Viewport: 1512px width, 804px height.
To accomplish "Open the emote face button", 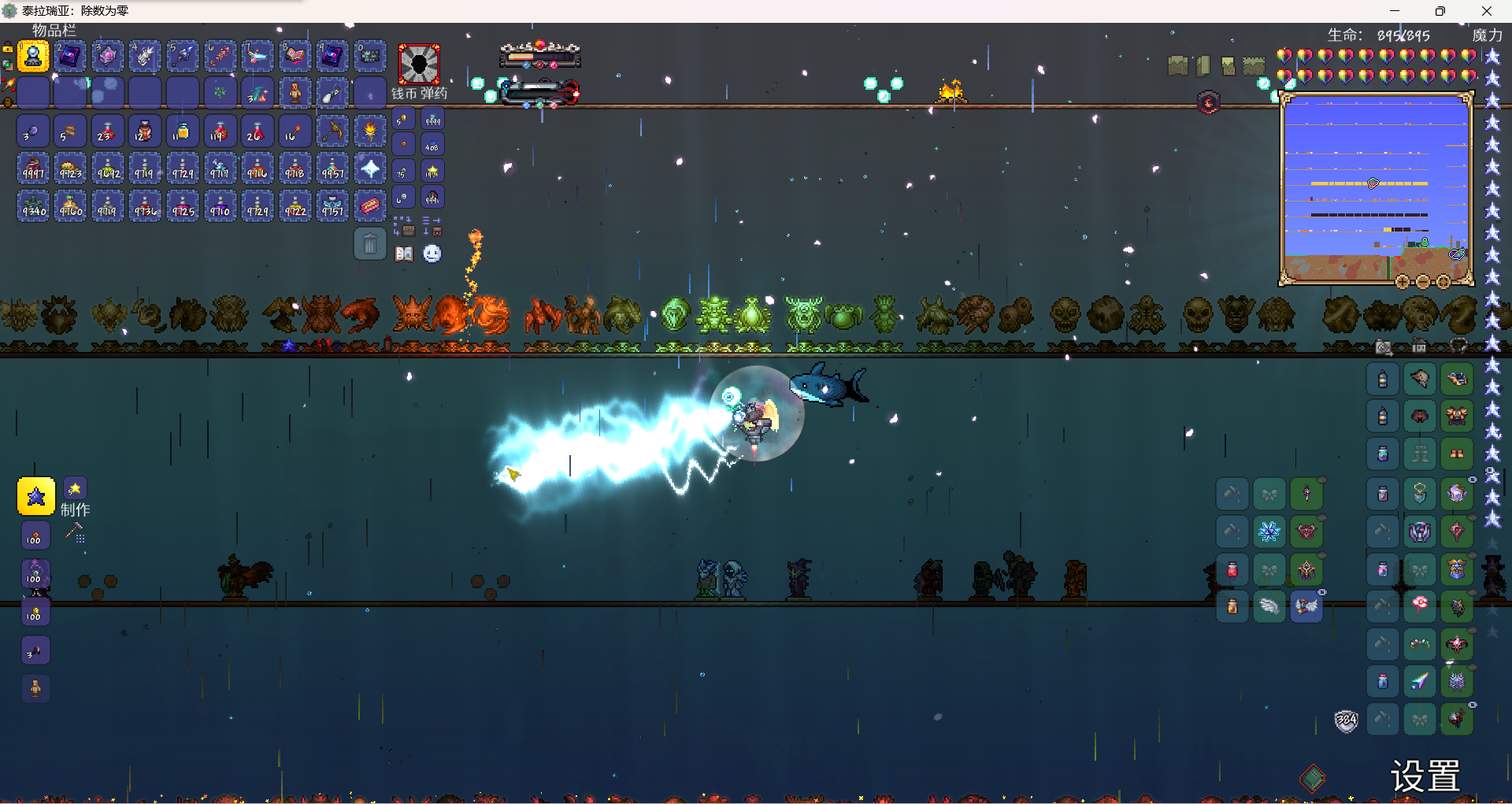I will point(432,254).
